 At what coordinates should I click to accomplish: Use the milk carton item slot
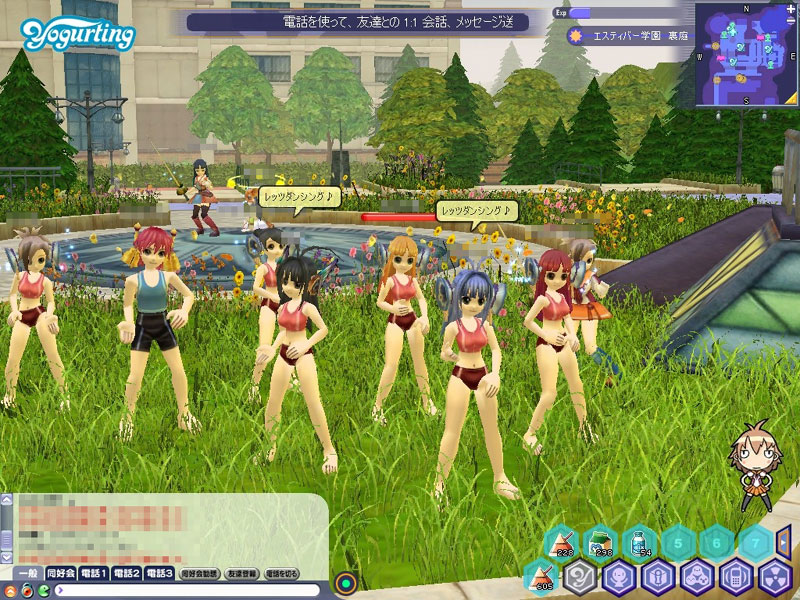[x=600, y=543]
